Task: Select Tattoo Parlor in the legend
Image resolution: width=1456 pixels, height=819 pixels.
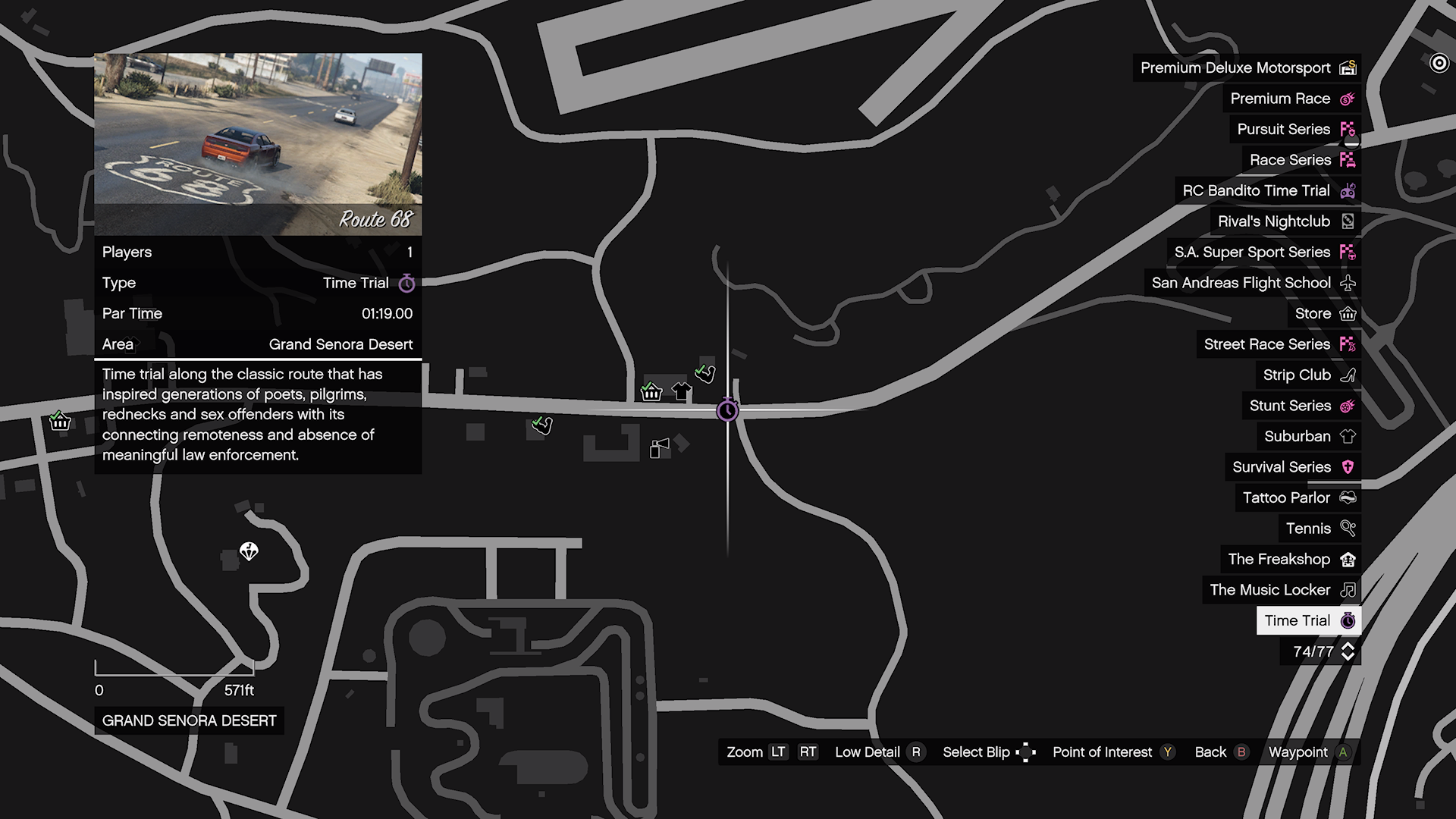Action: point(1298,498)
